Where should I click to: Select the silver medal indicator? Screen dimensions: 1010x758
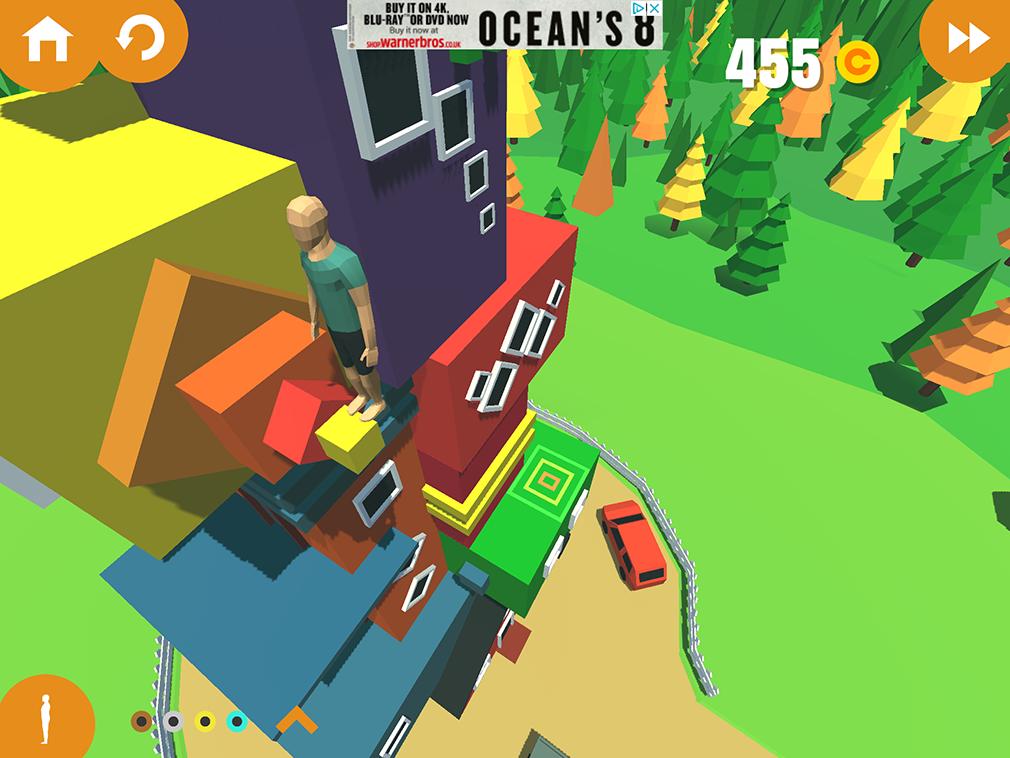[x=173, y=721]
